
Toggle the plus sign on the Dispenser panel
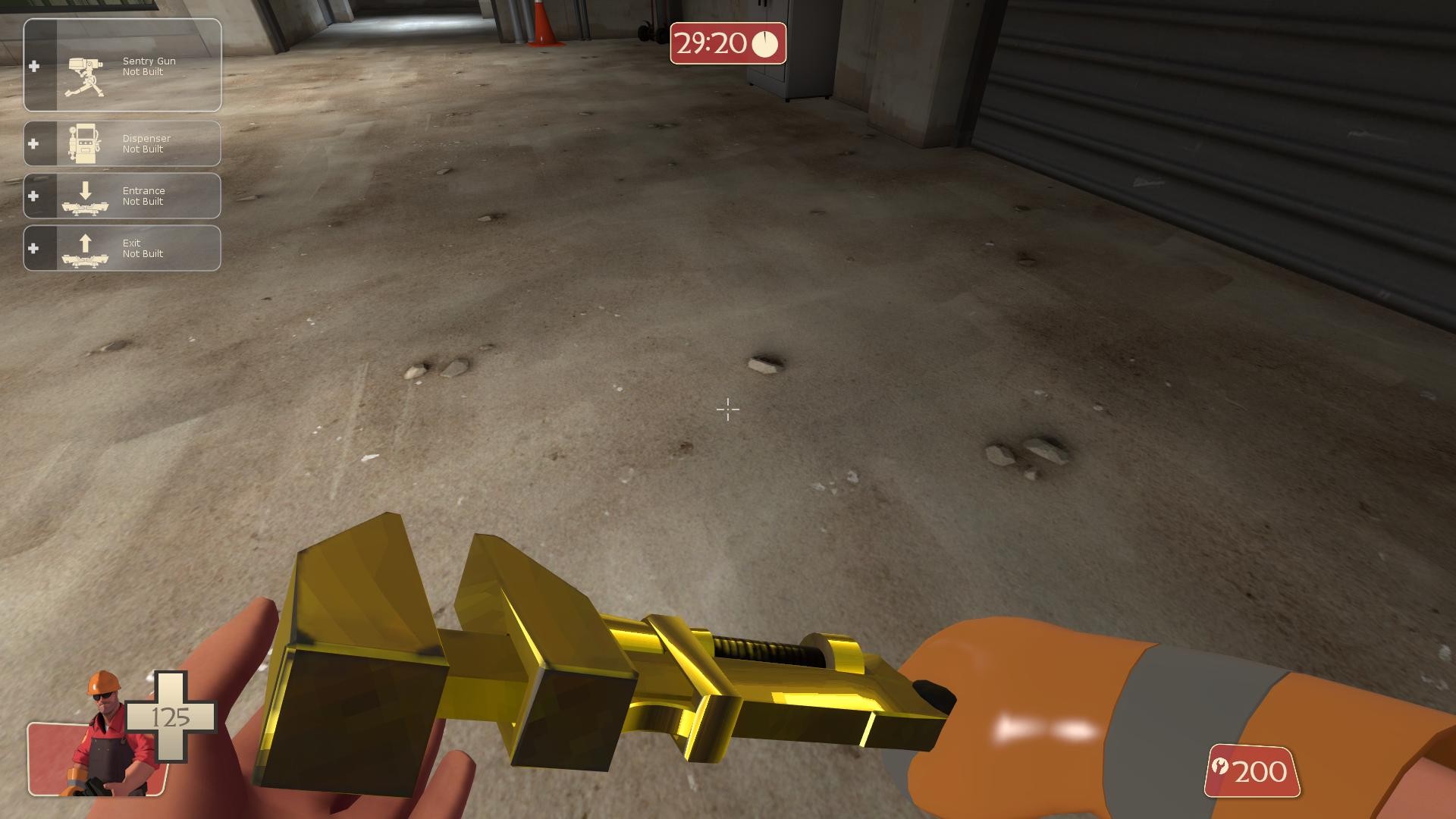[33, 143]
